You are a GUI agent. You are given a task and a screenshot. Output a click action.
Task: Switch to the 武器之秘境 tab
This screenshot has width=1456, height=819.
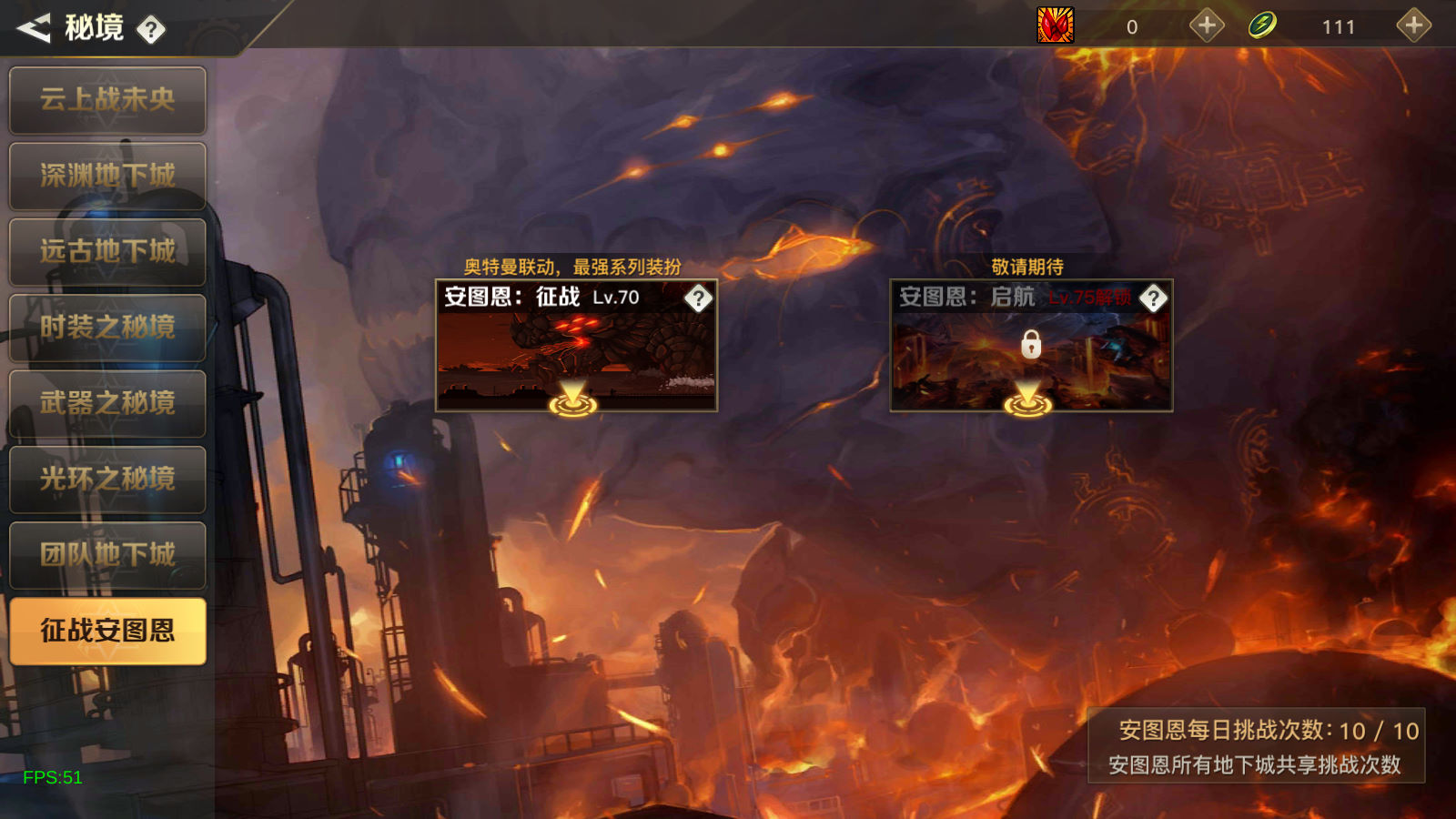point(107,403)
